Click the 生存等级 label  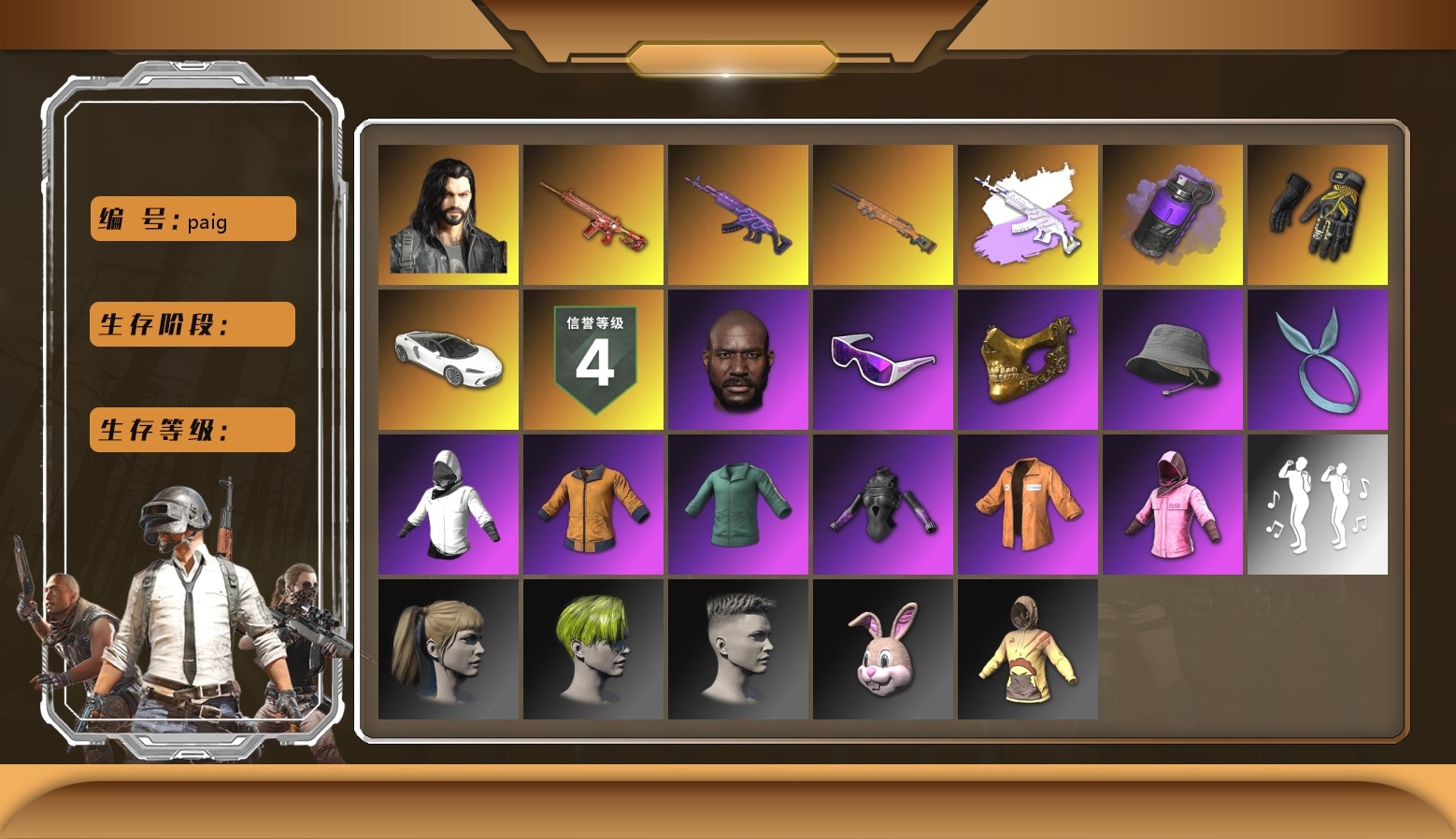[192, 430]
